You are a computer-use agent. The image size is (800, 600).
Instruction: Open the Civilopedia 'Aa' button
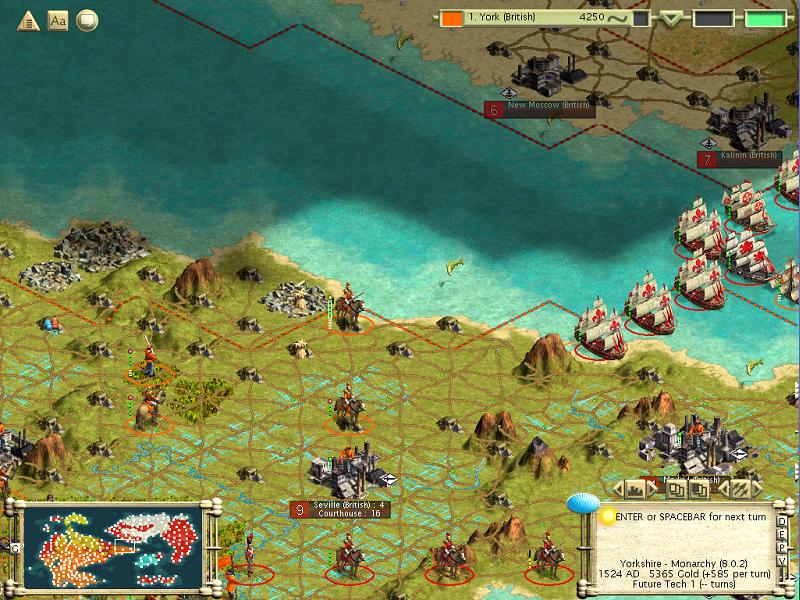pyautogui.click(x=57, y=19)
